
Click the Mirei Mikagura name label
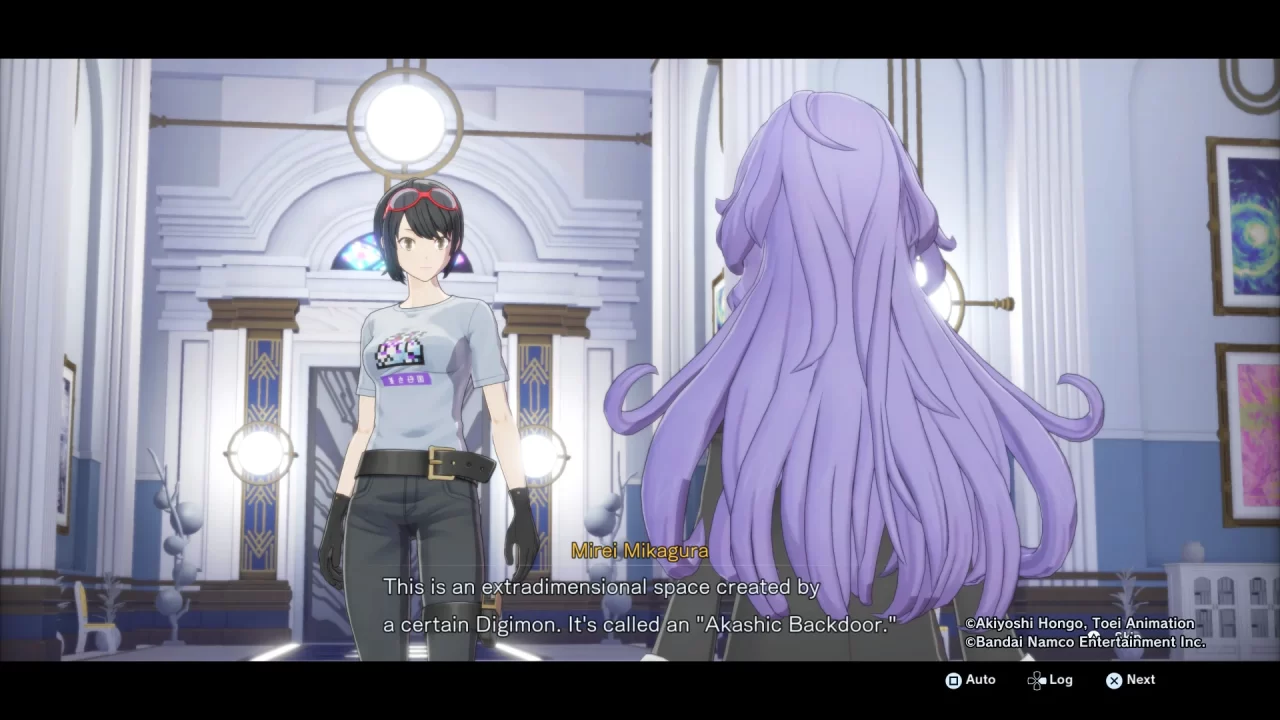639,550
